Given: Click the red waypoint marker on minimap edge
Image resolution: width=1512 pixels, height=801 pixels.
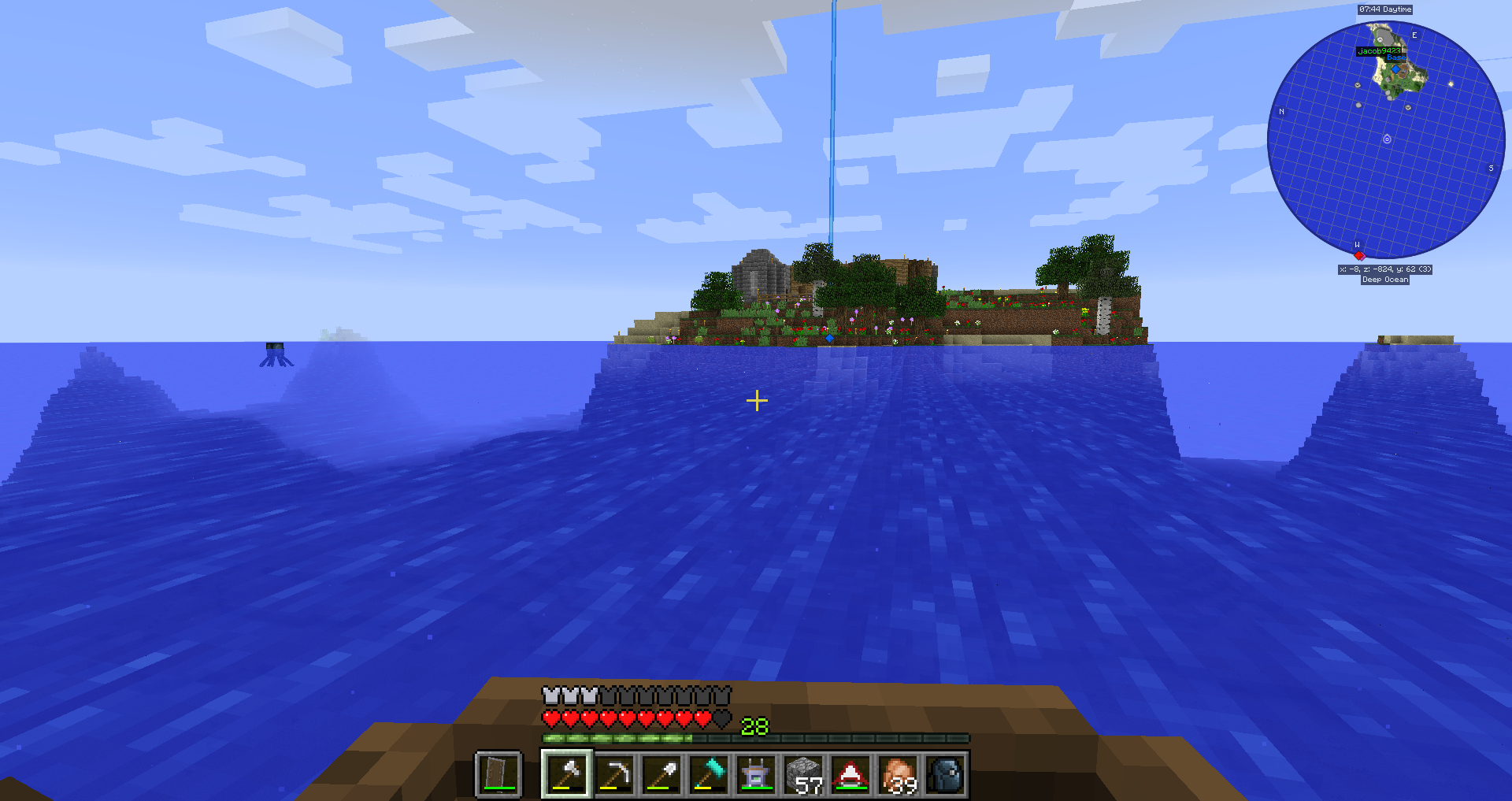Looking at the screenshot, I should [1358, 255].
